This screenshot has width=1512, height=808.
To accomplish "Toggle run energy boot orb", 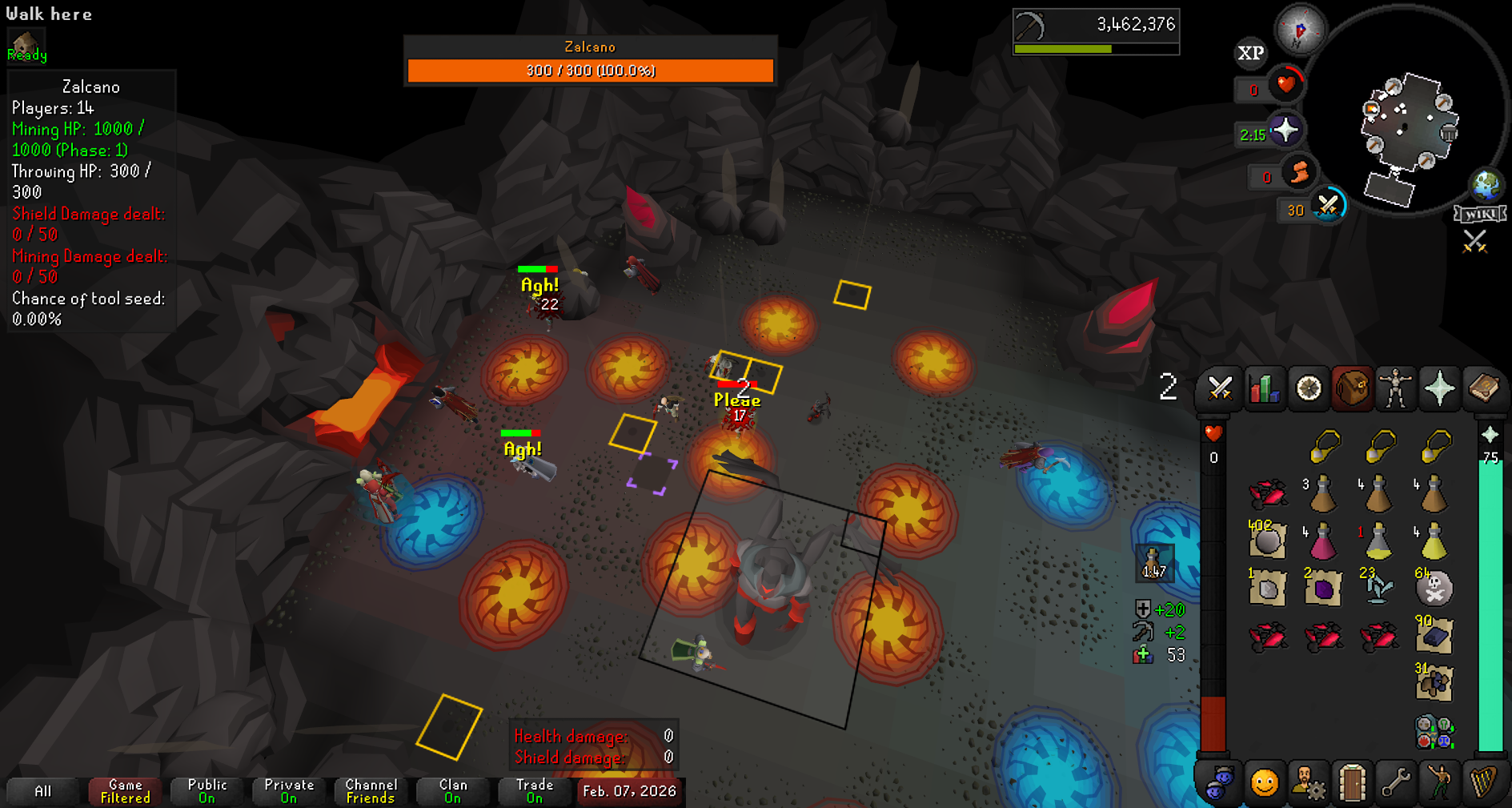I will 1299,171.
